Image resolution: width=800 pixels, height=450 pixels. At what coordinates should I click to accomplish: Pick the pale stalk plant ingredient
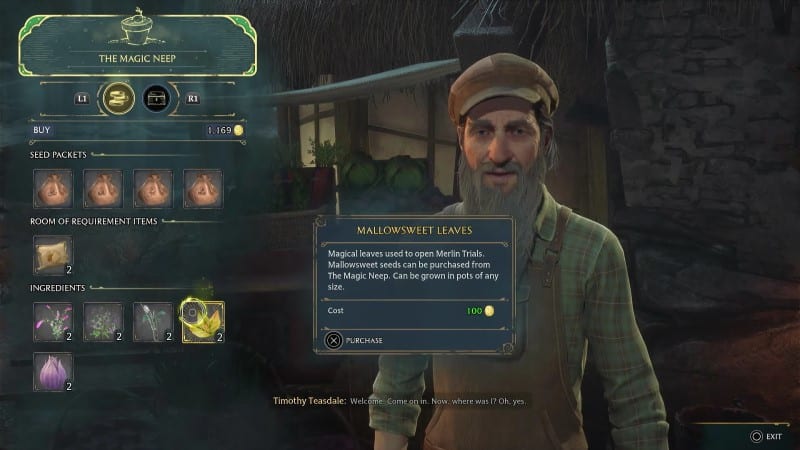click(x=152, y=321)
